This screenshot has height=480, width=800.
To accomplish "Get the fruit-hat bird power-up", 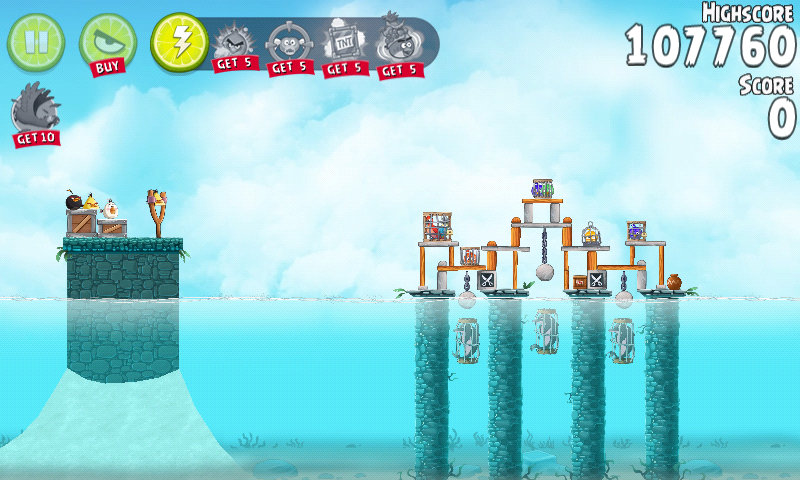I will point(398,46).
